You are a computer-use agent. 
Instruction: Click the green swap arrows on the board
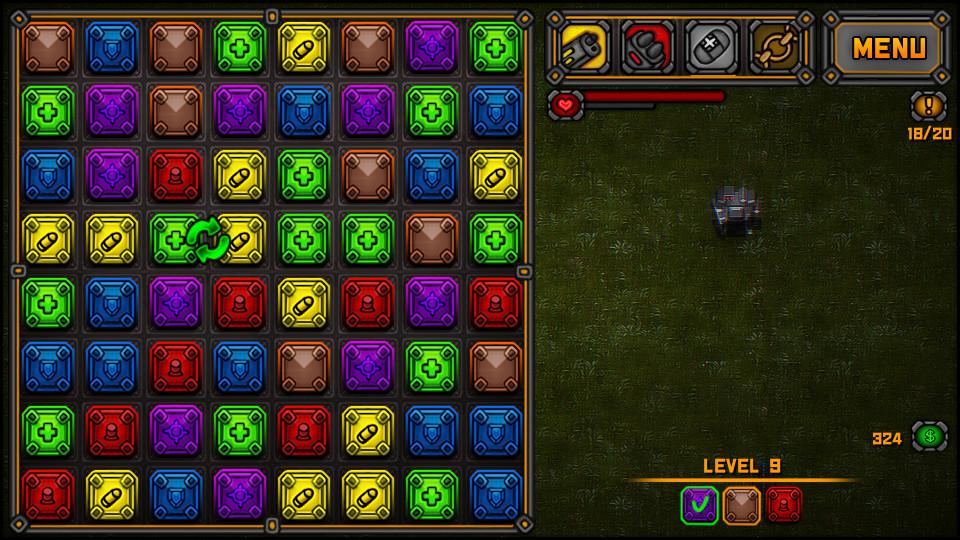click(208, 240)
